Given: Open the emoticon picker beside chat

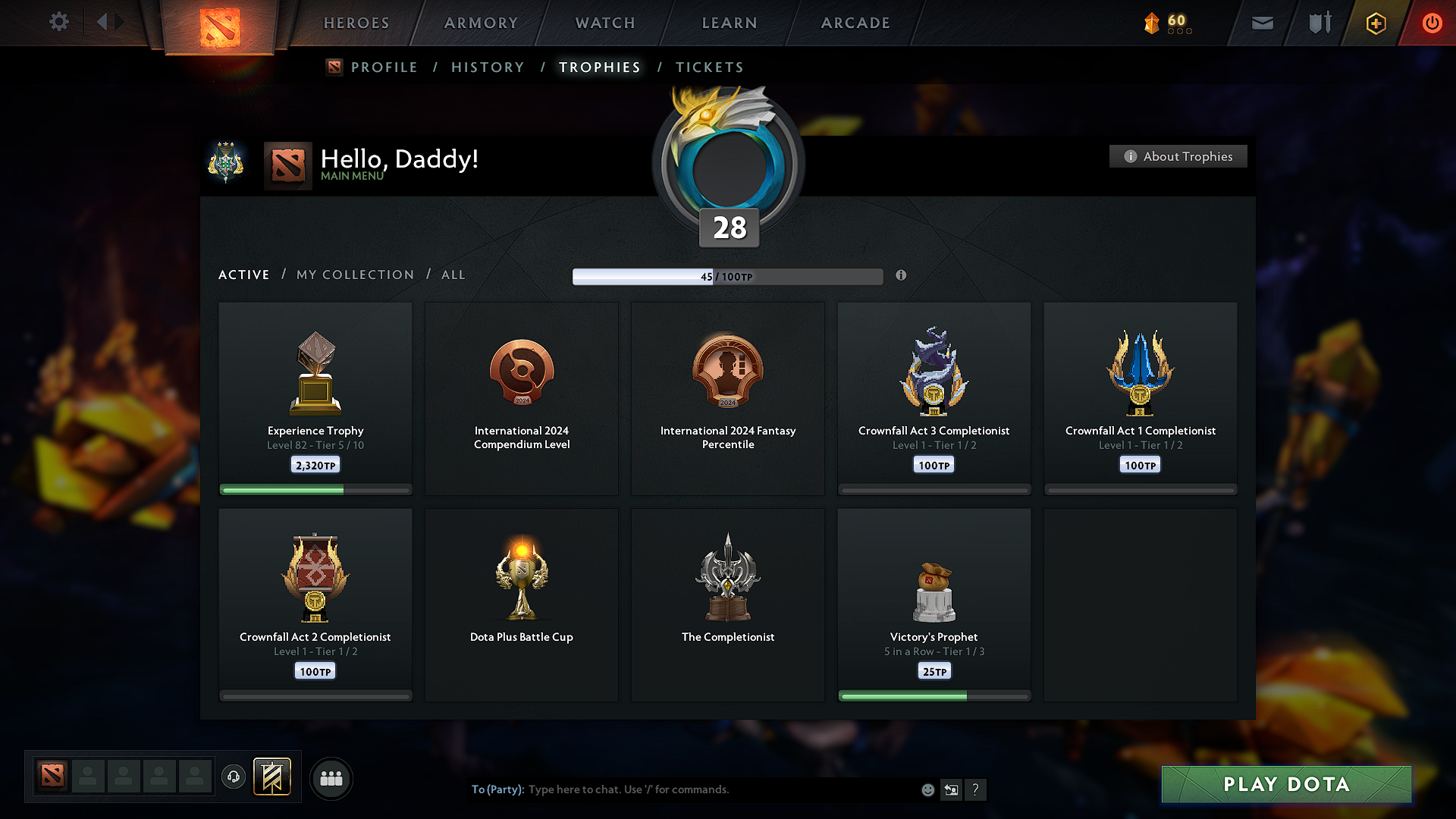Looking at the screenshot, I should (927, 789).
